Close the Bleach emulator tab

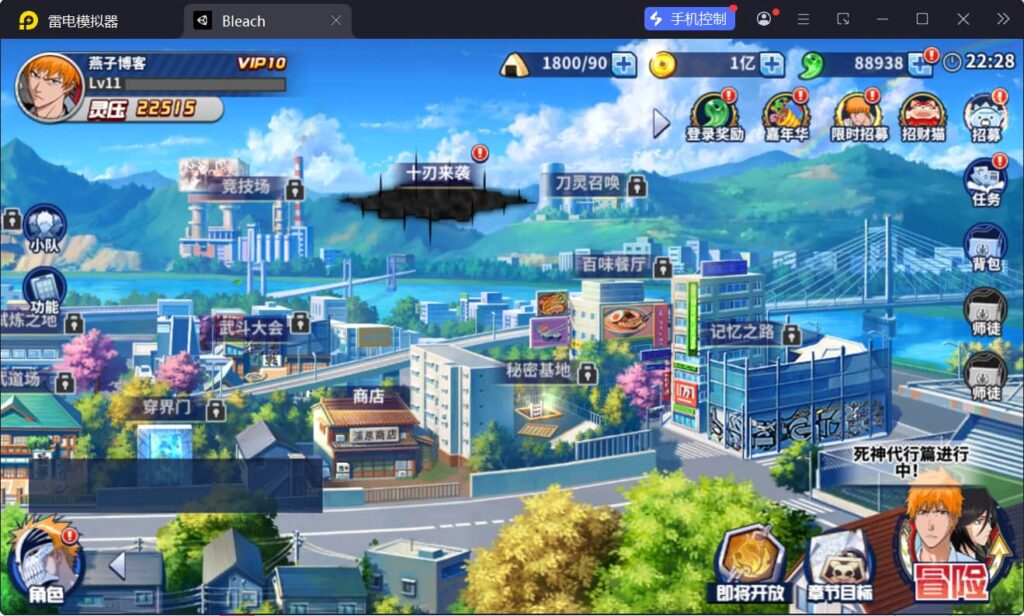(x=336, y=20)
